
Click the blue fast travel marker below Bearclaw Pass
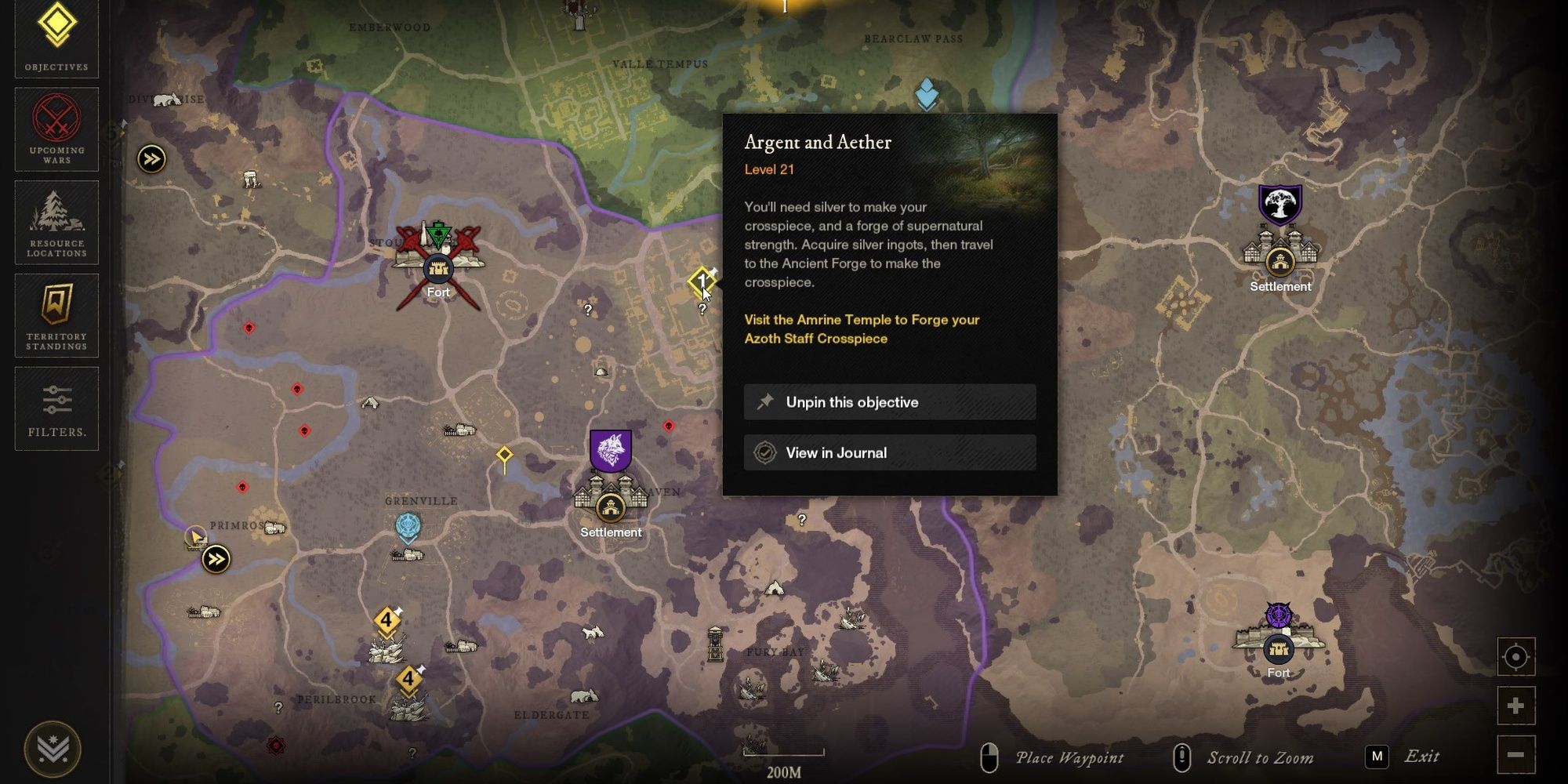[x=927, y=93]
